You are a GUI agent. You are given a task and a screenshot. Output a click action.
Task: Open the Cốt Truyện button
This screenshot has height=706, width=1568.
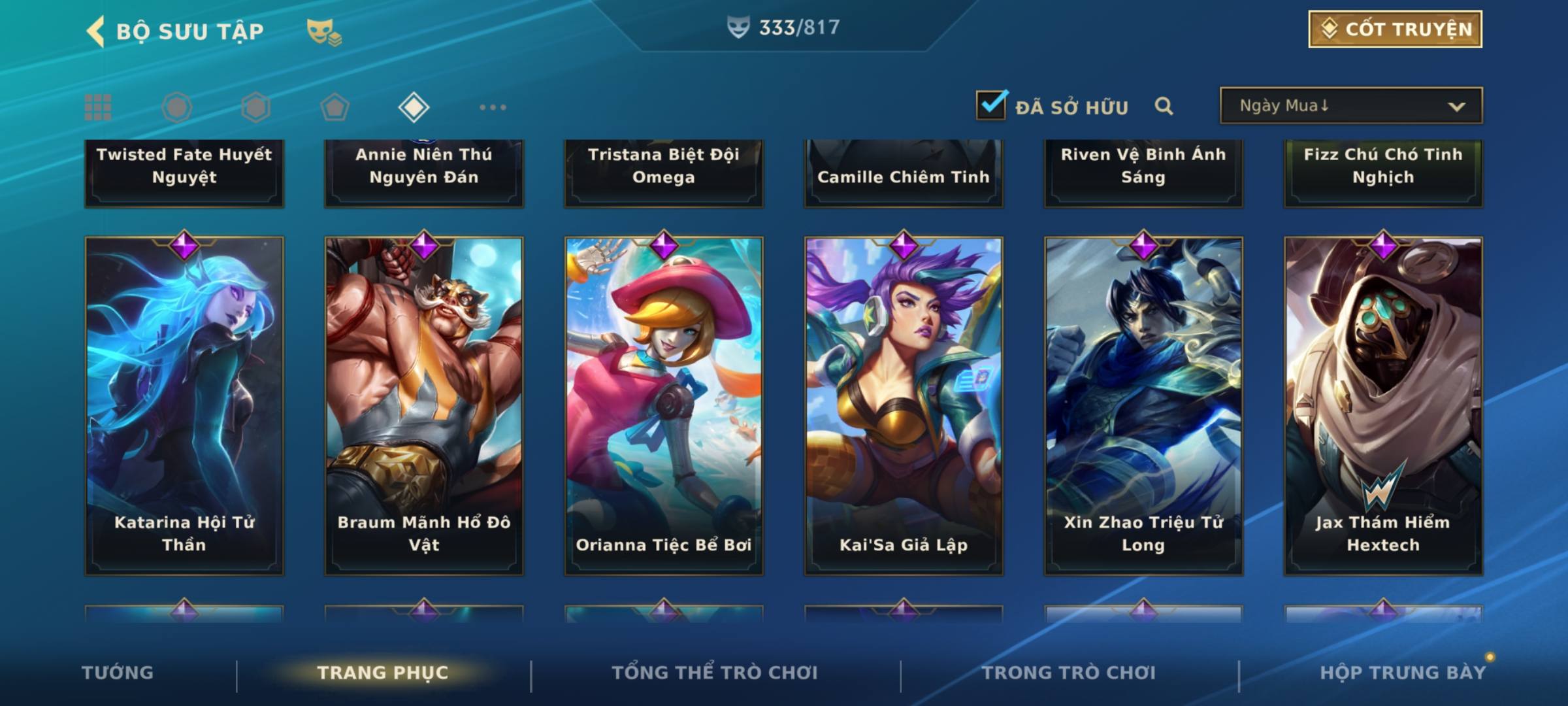pyautogui.click(x=1394, y=29)
